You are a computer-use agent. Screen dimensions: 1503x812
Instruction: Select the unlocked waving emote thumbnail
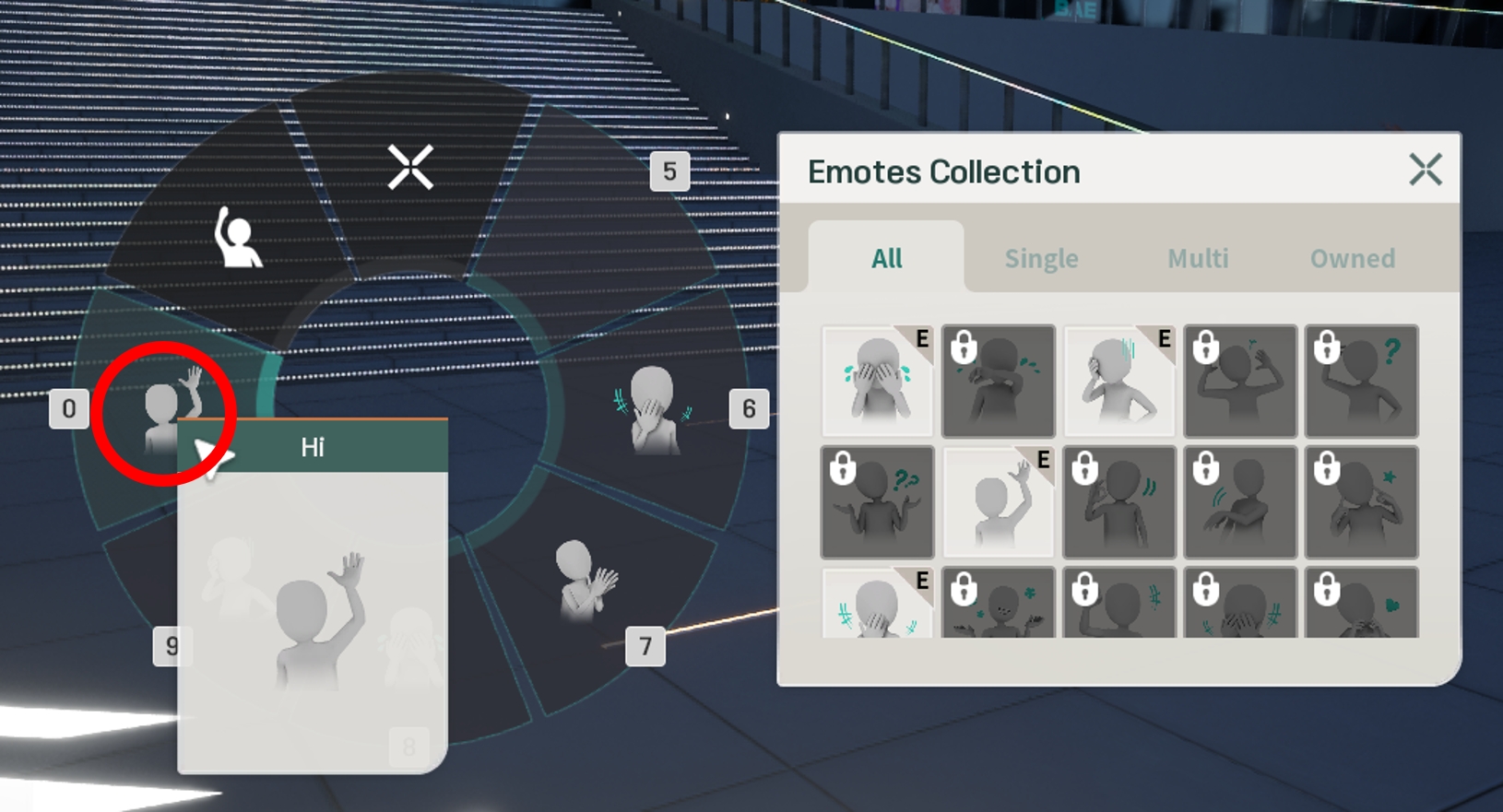click(x=999, y=502)
